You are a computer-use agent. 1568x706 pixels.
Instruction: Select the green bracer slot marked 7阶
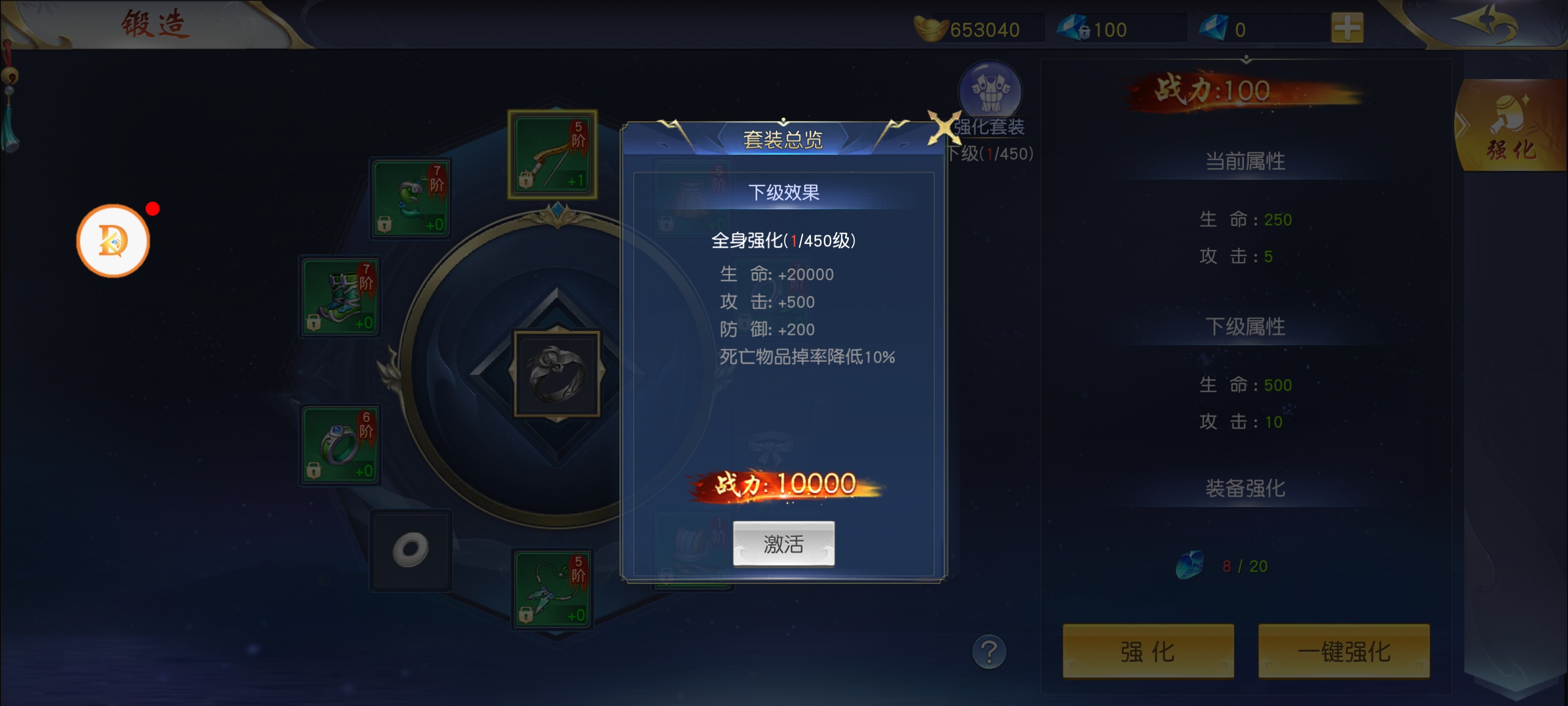coord(412,198)
